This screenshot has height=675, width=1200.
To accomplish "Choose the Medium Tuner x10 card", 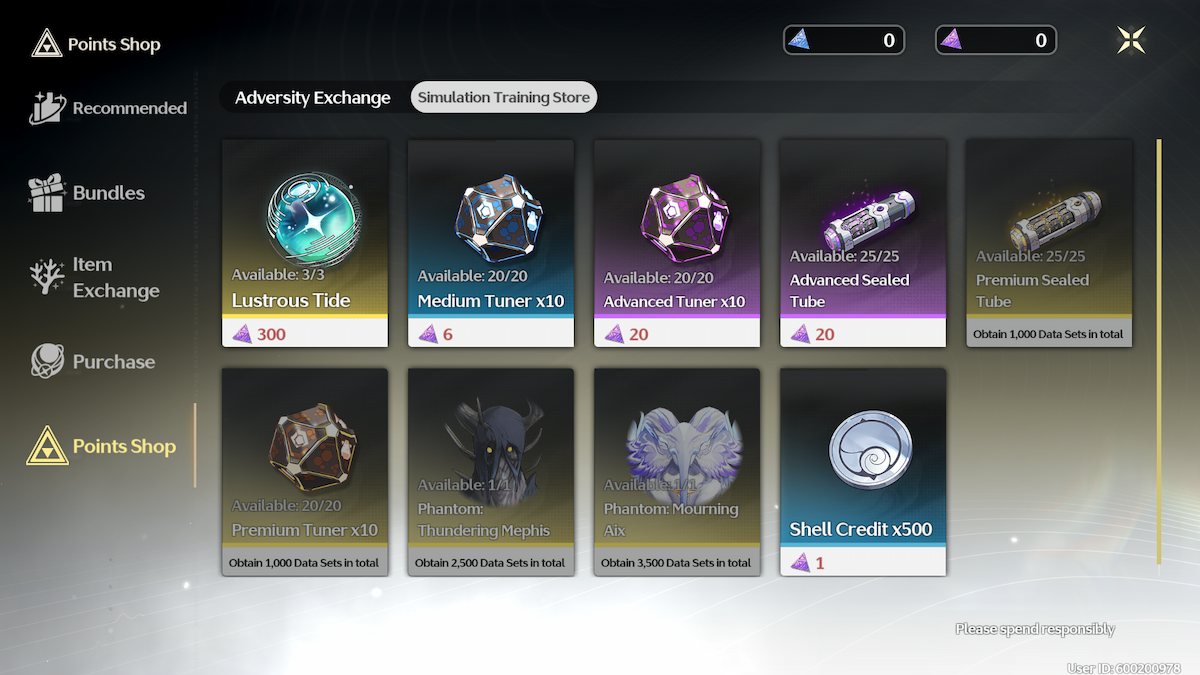I will [x=491, y=243].
